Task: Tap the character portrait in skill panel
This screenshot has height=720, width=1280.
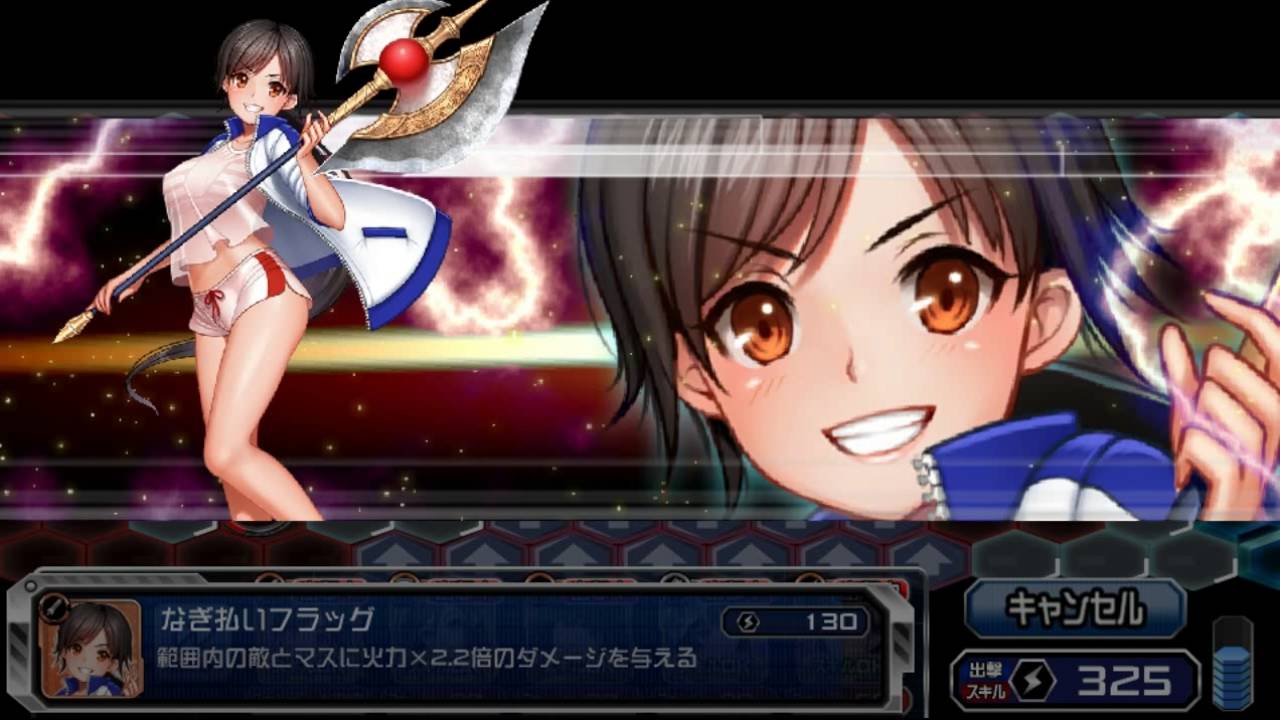Action: (92, 648)
